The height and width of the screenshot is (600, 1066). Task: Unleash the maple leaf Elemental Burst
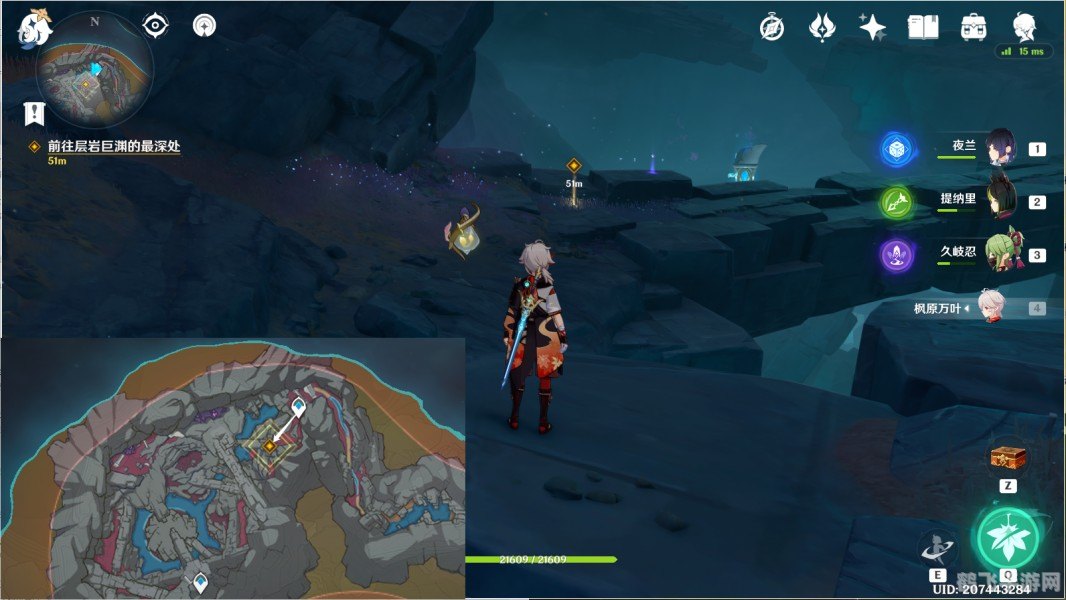coord(1008,539)
